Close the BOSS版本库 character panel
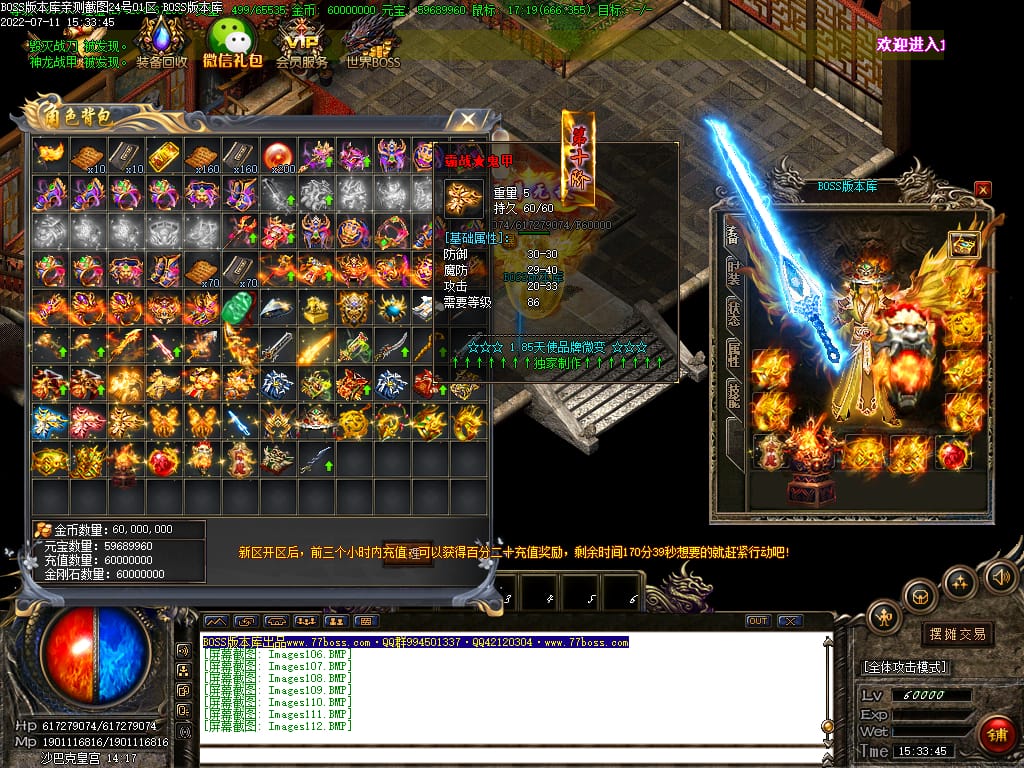The image size is (1024, 768). 983,188
